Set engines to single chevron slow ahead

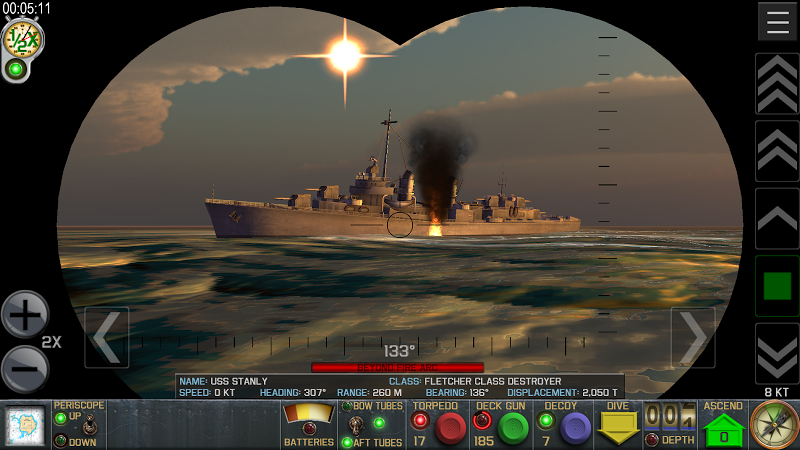(777, 218)
